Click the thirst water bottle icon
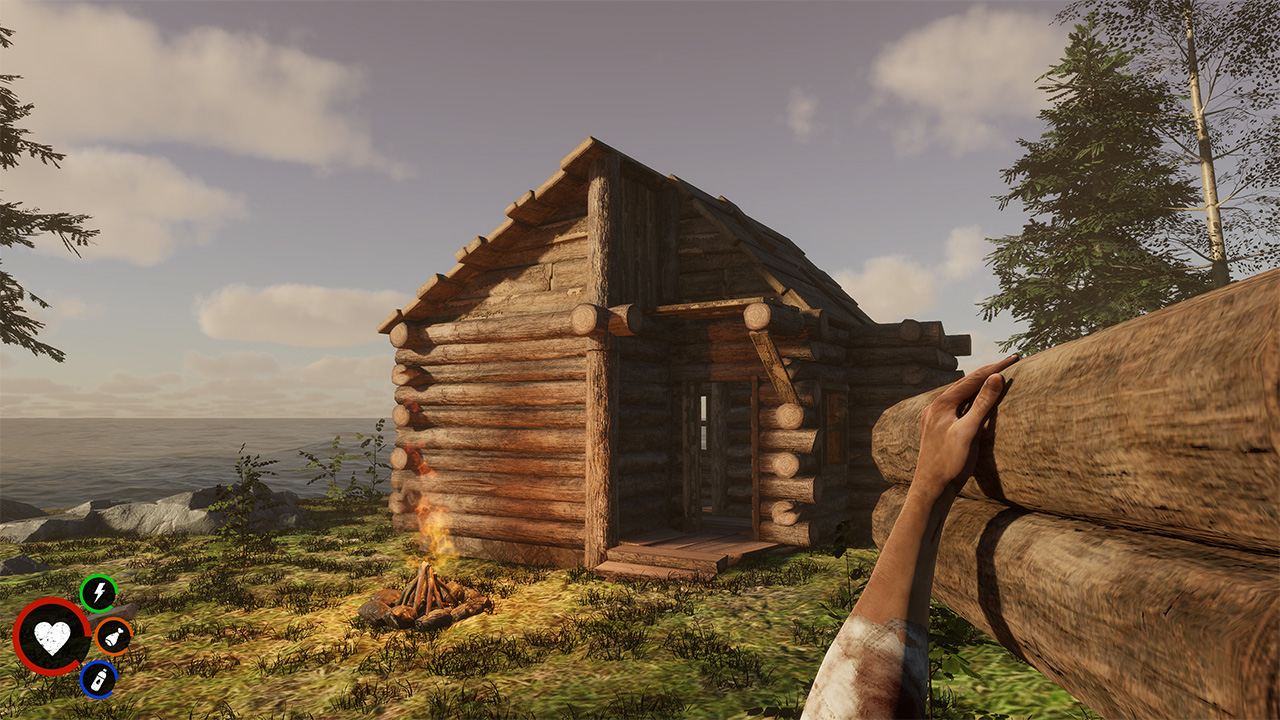Viewport: 1280px width, 720px height. point(97,677)
